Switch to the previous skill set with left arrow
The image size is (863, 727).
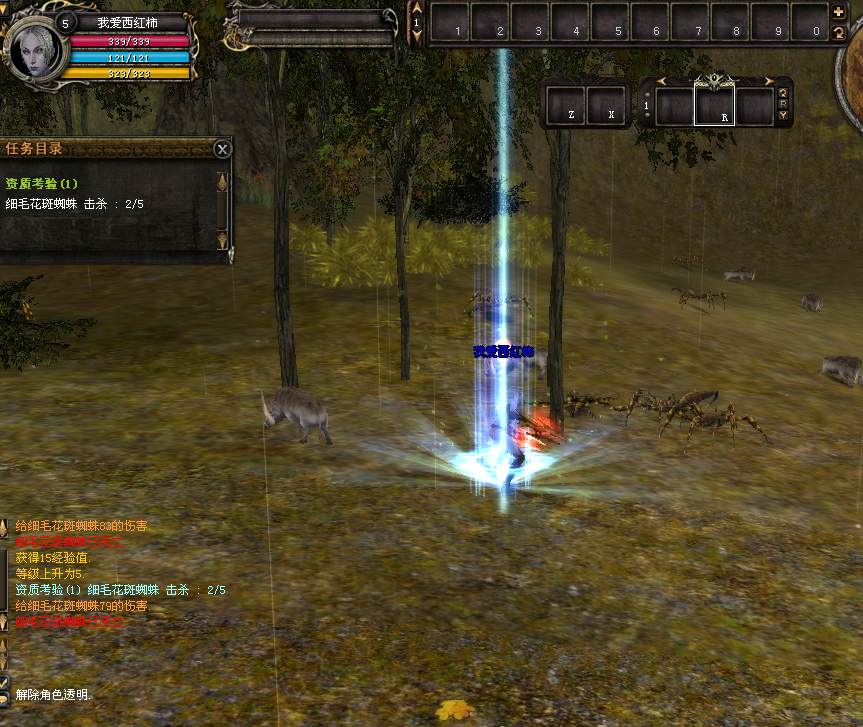(661, 81)
